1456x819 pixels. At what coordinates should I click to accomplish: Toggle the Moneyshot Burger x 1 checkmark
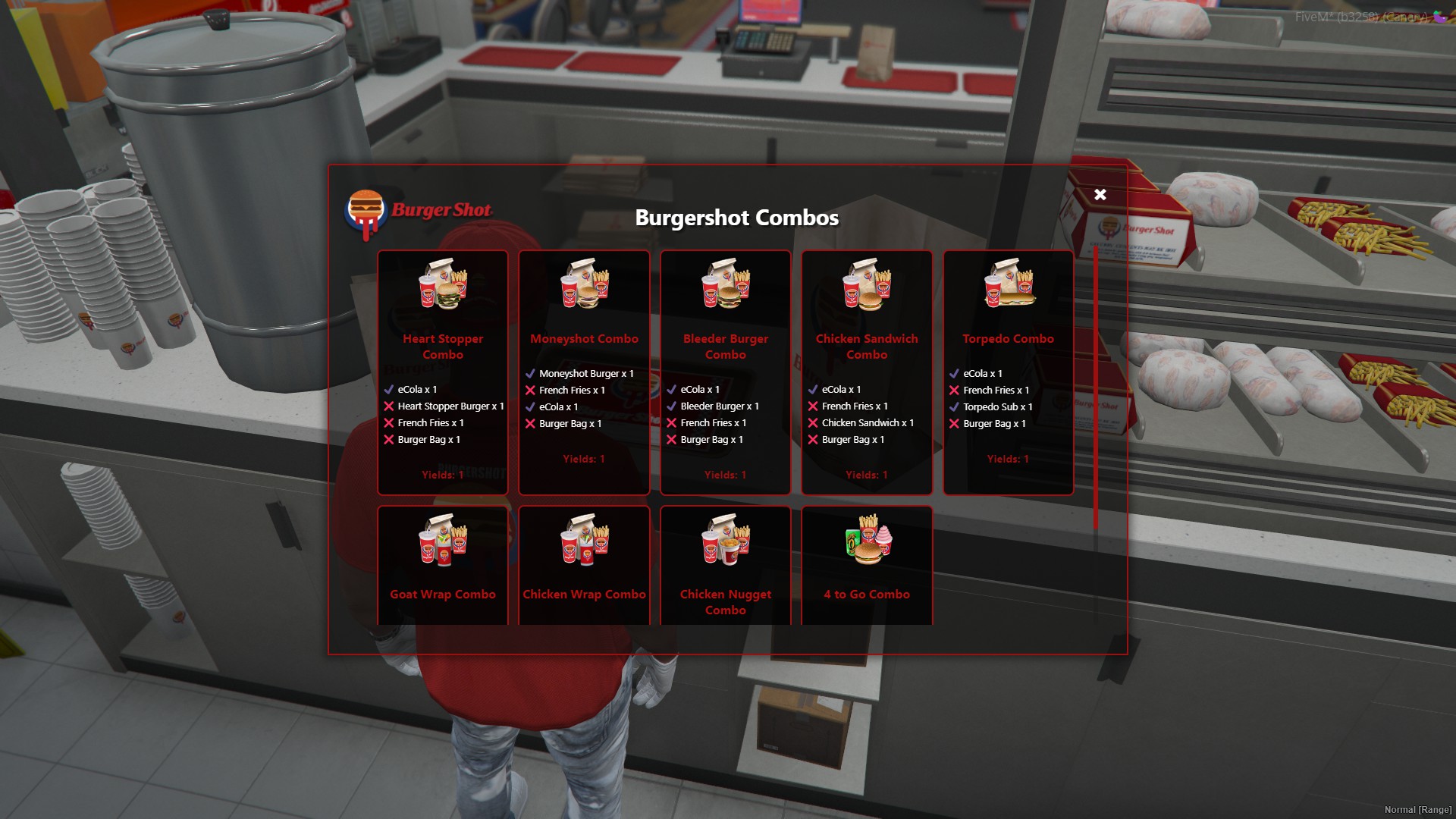pos(530,372)
